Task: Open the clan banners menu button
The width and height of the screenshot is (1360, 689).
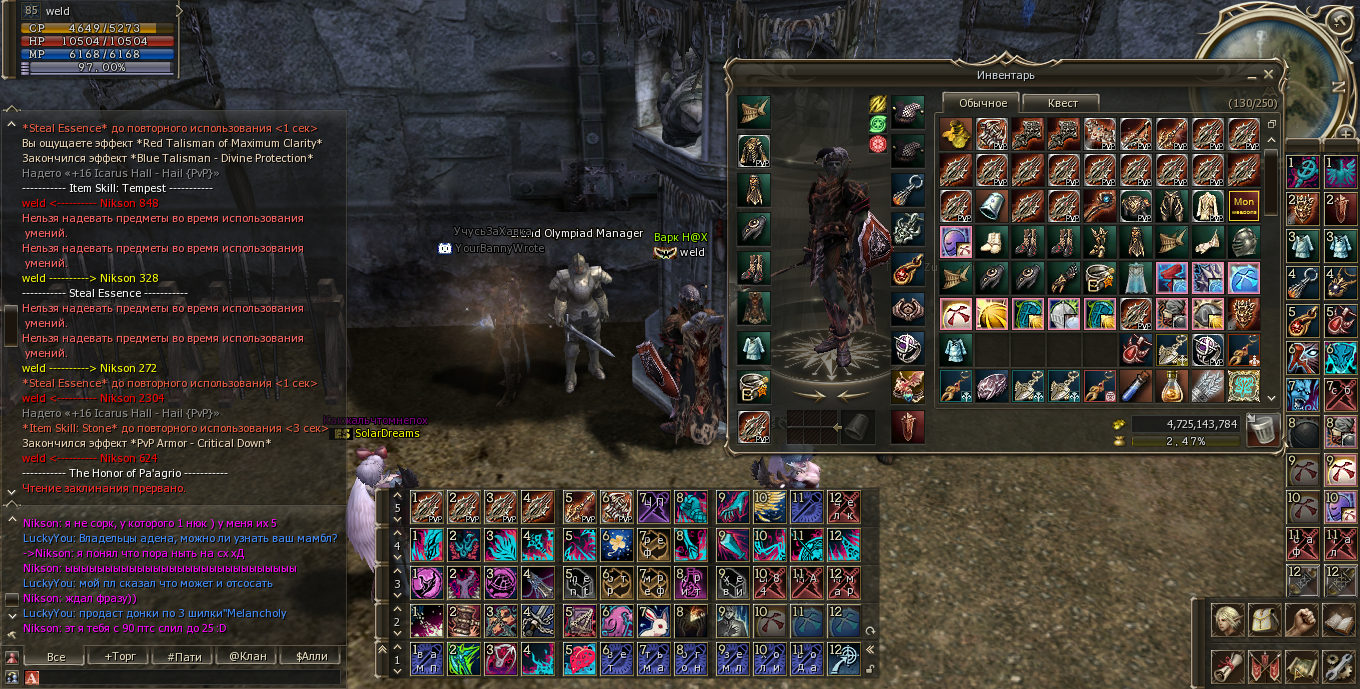Action: (1265, 665)
